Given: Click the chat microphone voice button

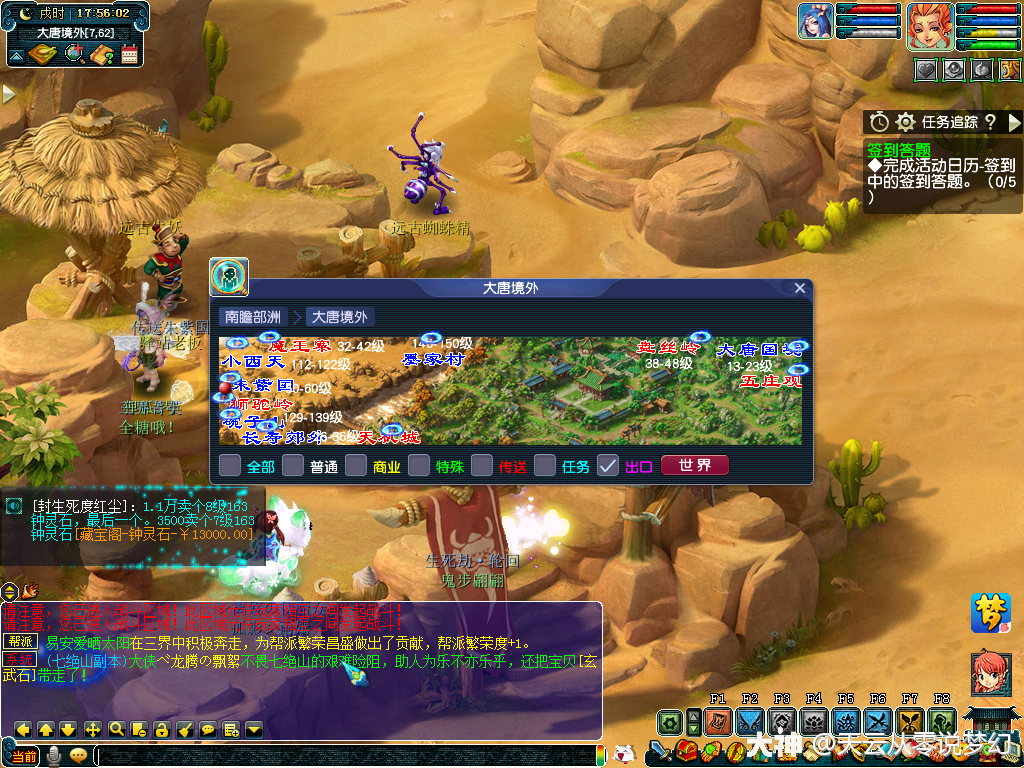Looking at the screenshot, I should click(x=53, y=755).
